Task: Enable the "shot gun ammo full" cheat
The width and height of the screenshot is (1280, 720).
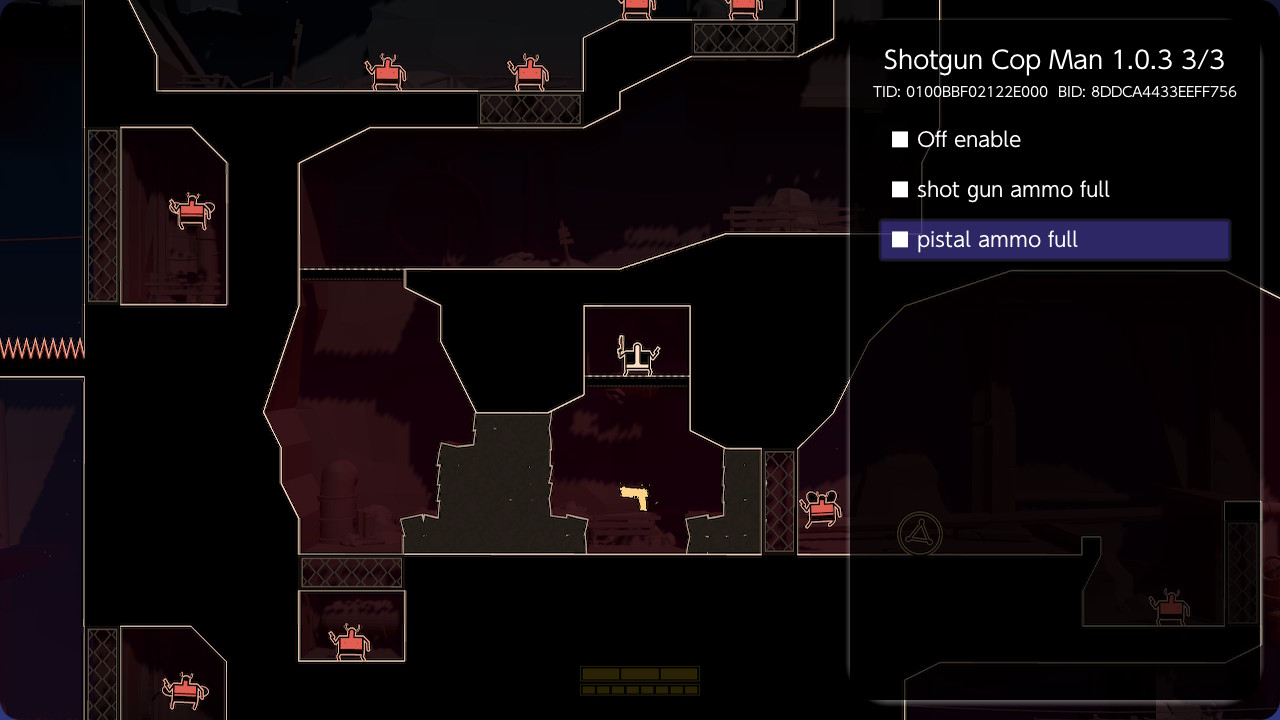Action: pos(900,190)
